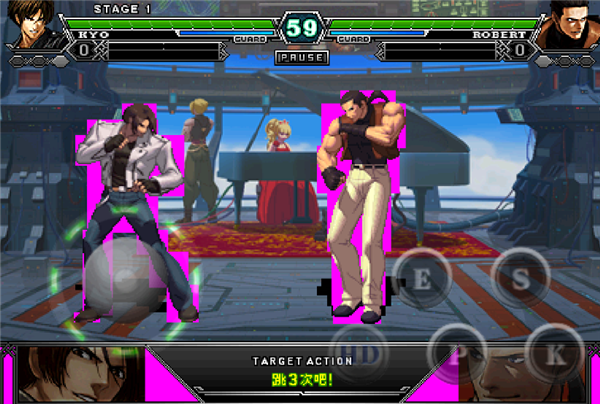Image resolution: width=600 pixels, height=404 pixels.
Task: Tap the P punch button
Action: pos(459,355)
